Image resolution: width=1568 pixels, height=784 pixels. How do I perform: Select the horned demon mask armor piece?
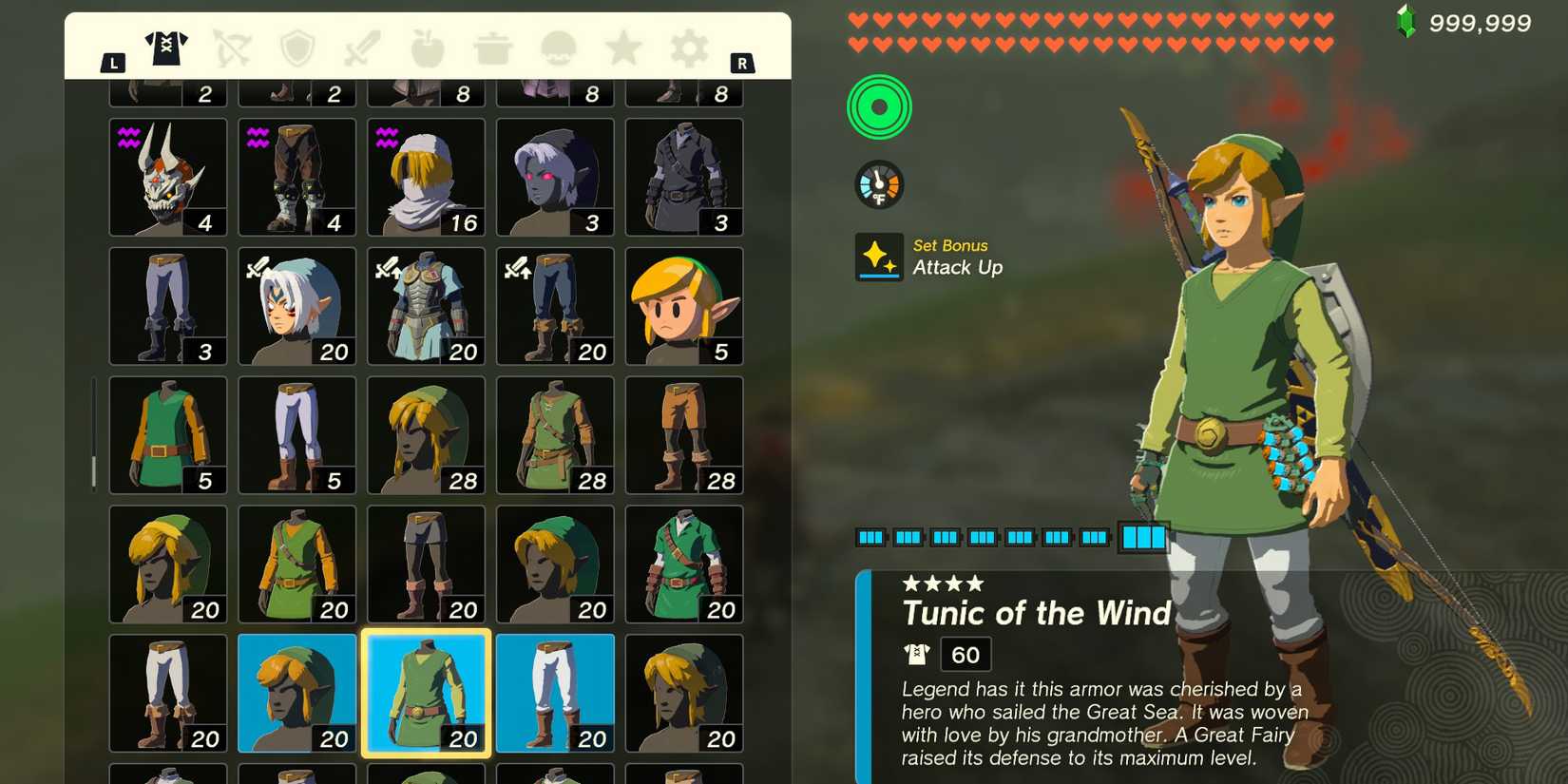point(167,177)
